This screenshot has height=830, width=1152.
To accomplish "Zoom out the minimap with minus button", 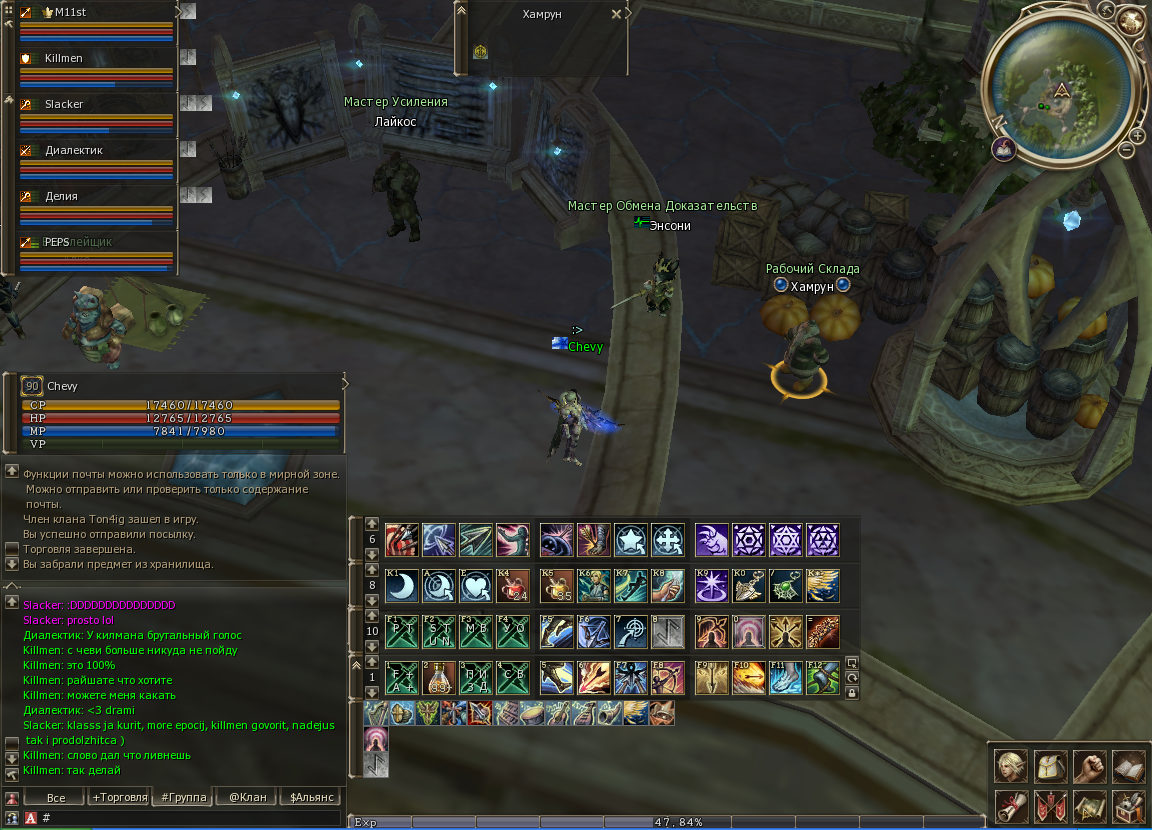I will [1126, 150].
